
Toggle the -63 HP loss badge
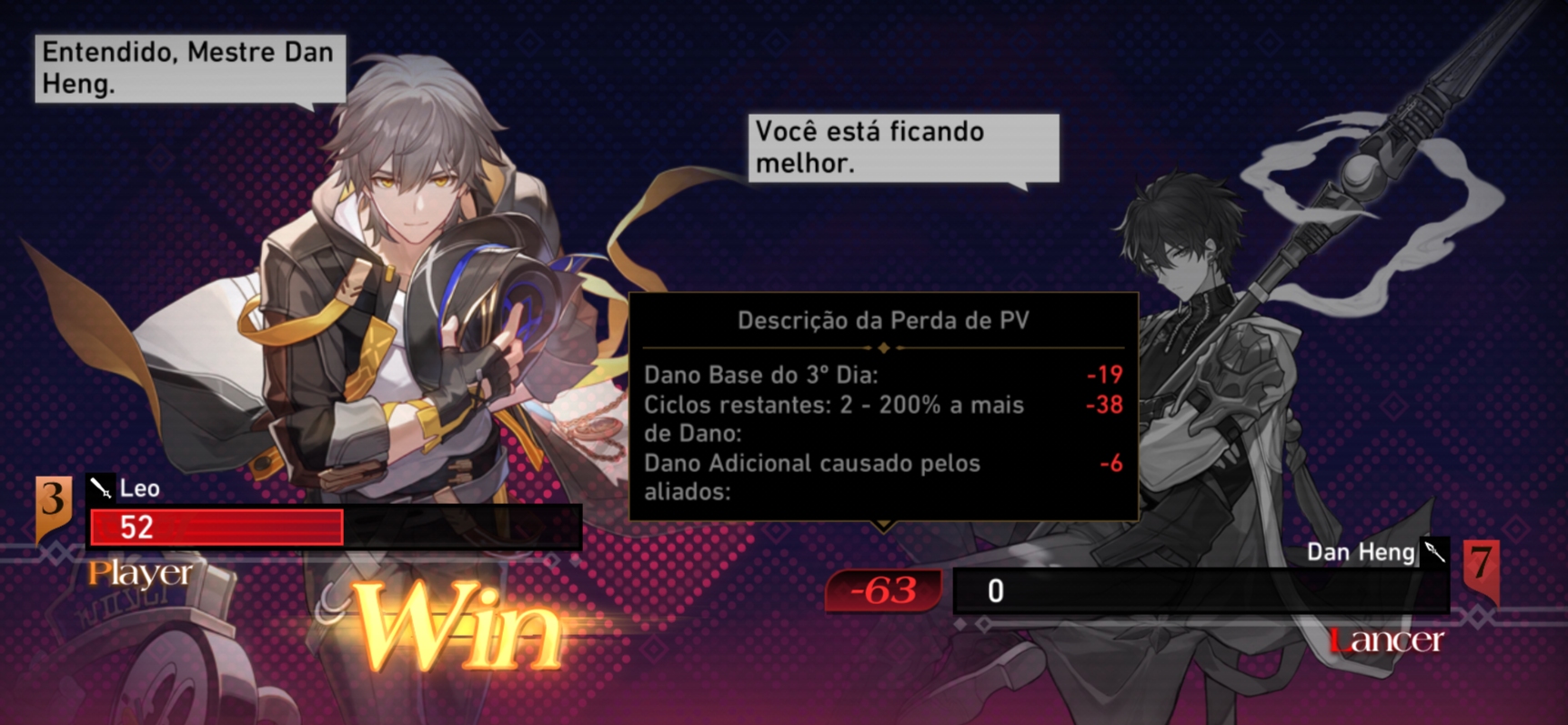(883, 591)
